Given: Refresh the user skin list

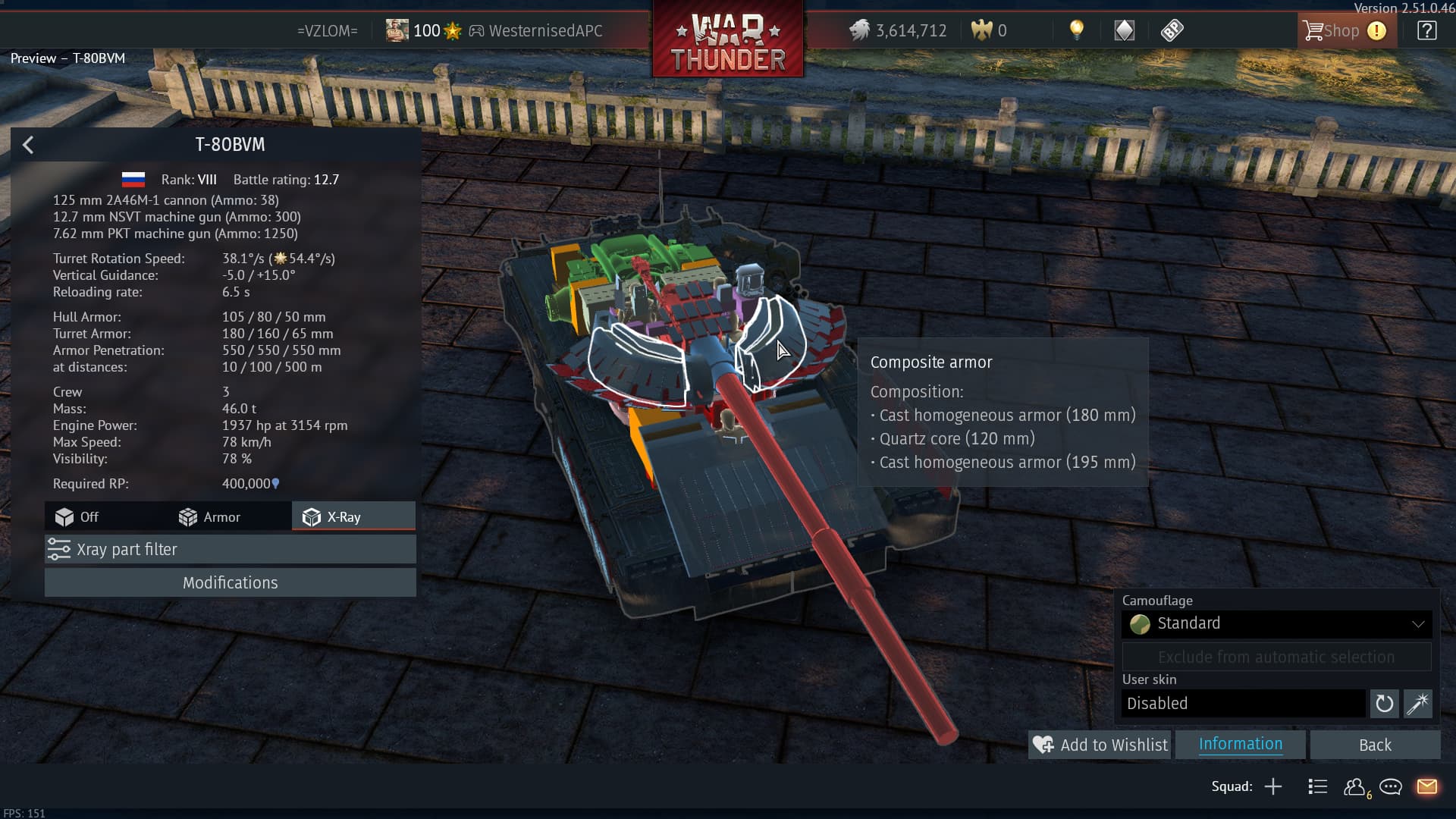Looking at the screenshot, I should pos(1384,704).
